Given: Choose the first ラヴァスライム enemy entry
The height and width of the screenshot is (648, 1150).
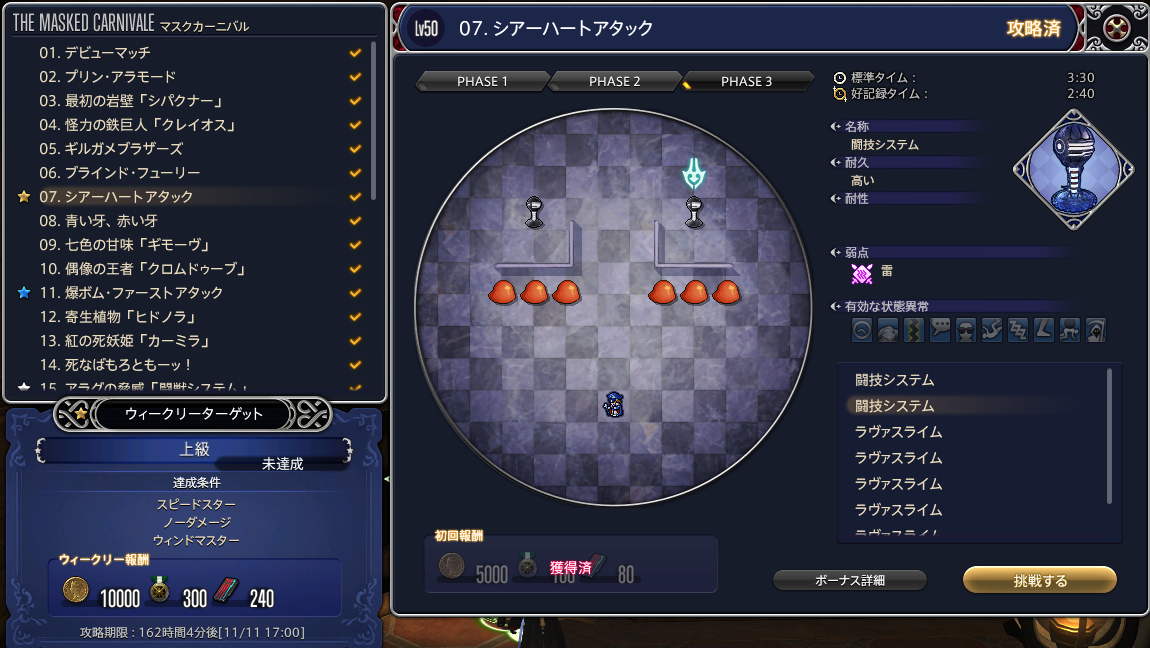Looking at the screenshot, I should 898,432.
